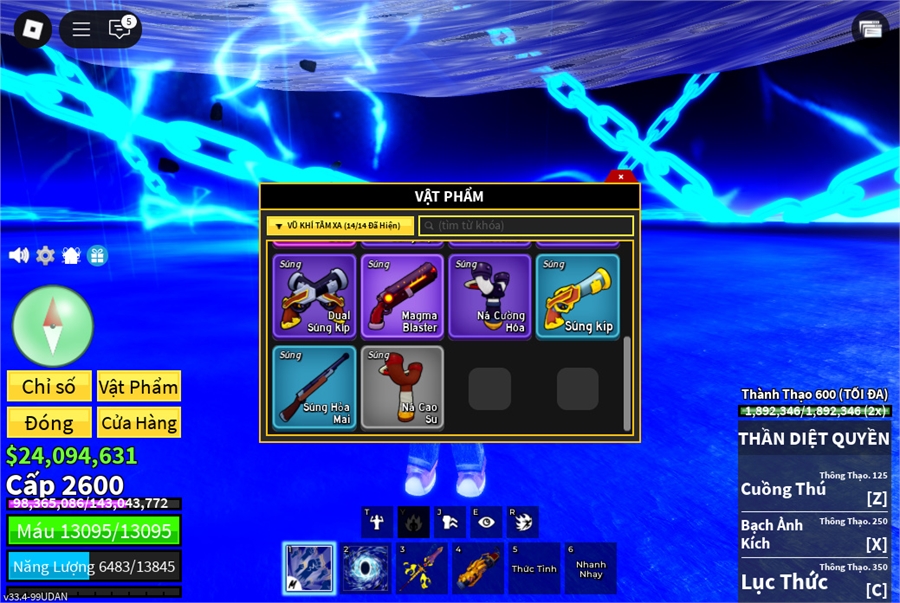Select the Dual Súng Kíp gun
Screen dimensions: 900x603
[x=314, y=296]
